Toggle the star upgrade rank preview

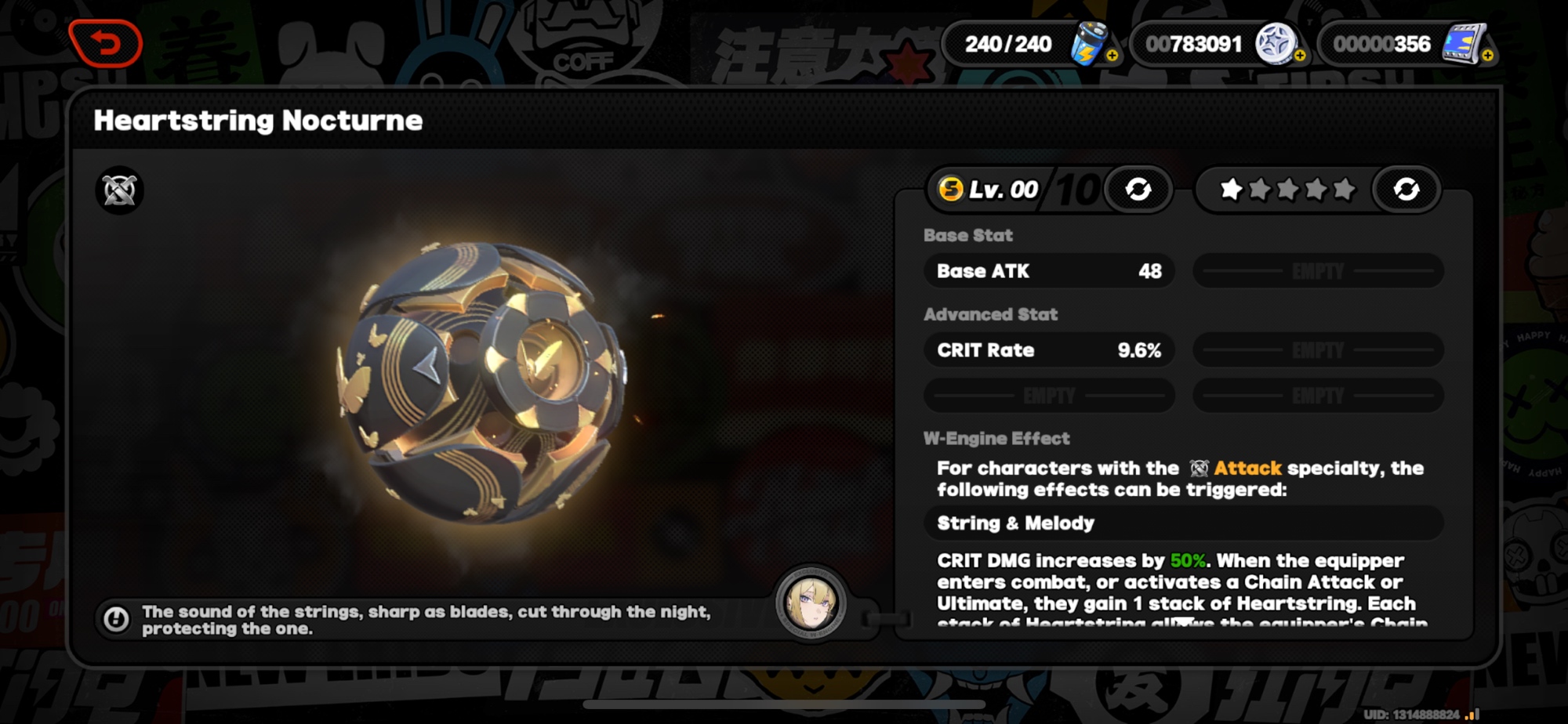[1406, 189]
